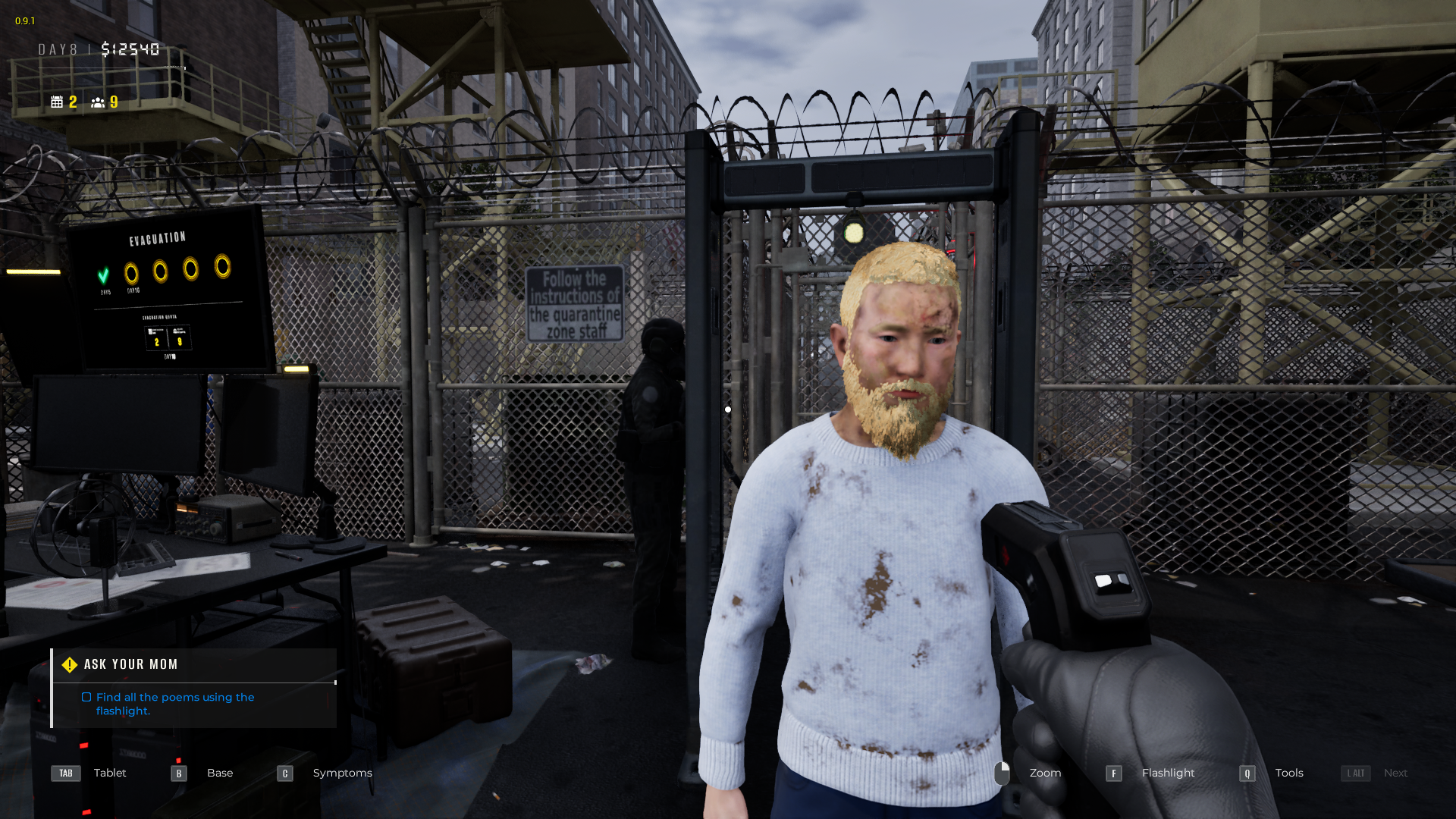Screen dimensions: 1456x819
Task: Click the yellow warning icon beside ASK YOUR MOM
Action: point(69,664)
